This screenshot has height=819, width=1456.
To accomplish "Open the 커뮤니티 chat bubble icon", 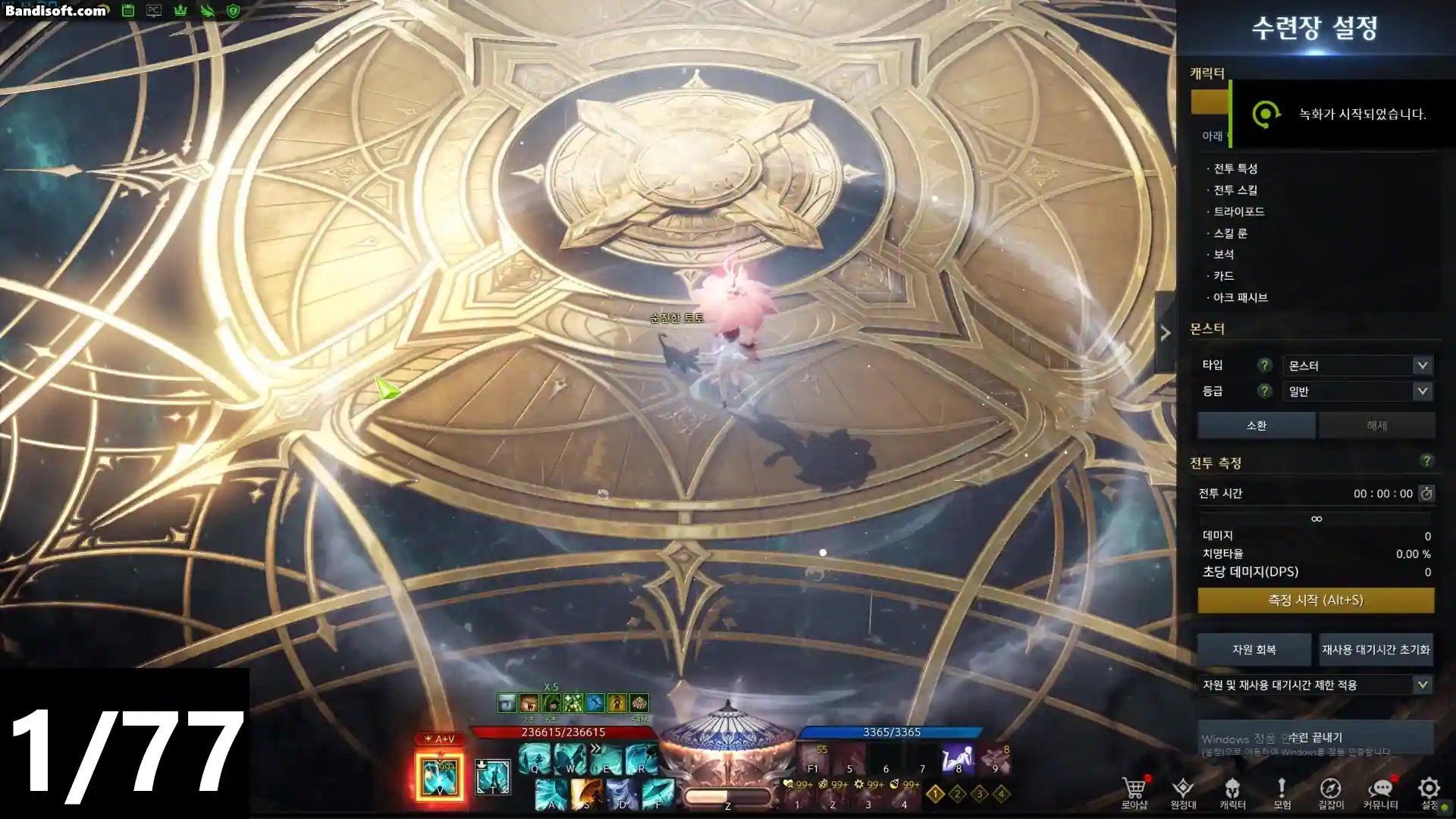I will click(x=1380, y=791).
